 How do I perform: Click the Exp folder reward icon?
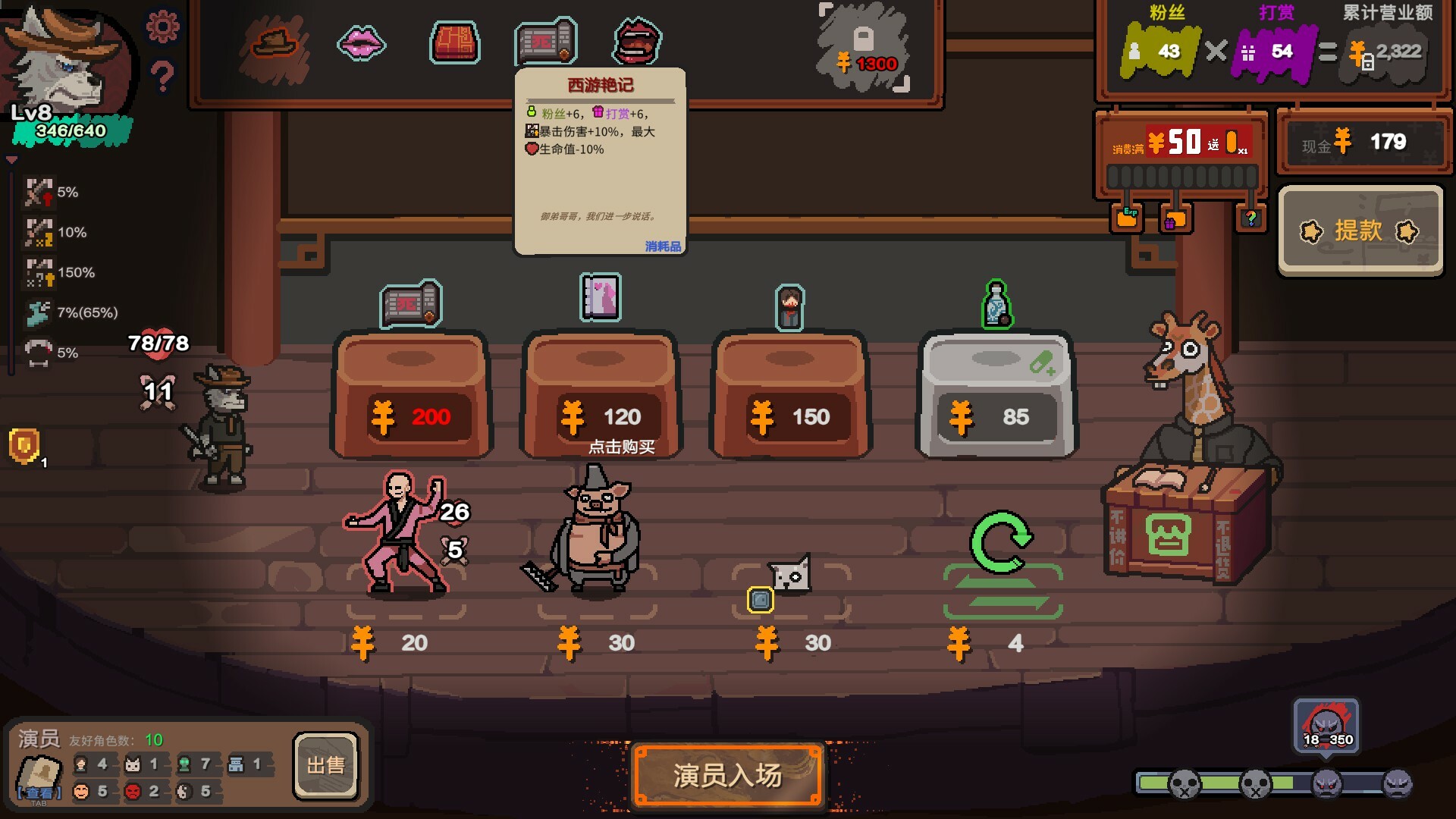(1128, 218)
